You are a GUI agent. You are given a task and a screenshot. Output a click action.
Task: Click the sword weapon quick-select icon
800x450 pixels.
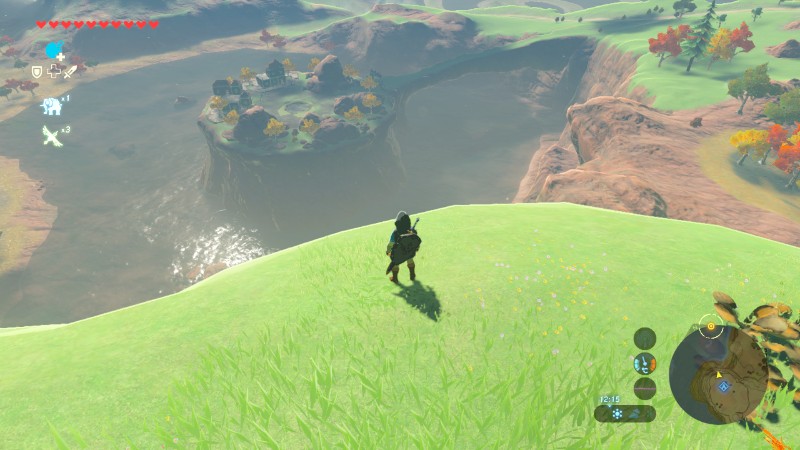[x=70, y=72]
